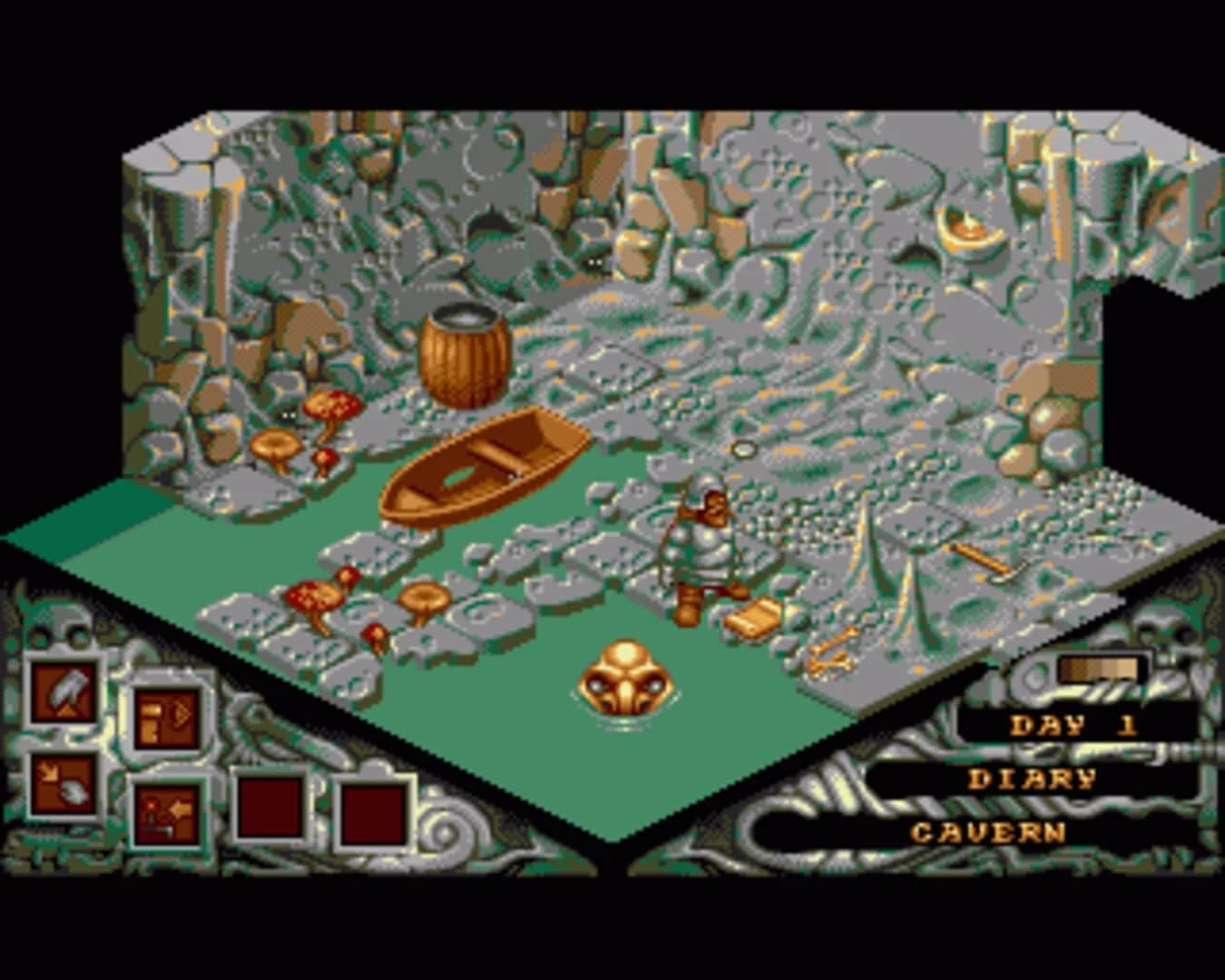Select the armored knight character
Image resolution: width=1225 pixels, height=980 pixels.
tap(708, 544)
